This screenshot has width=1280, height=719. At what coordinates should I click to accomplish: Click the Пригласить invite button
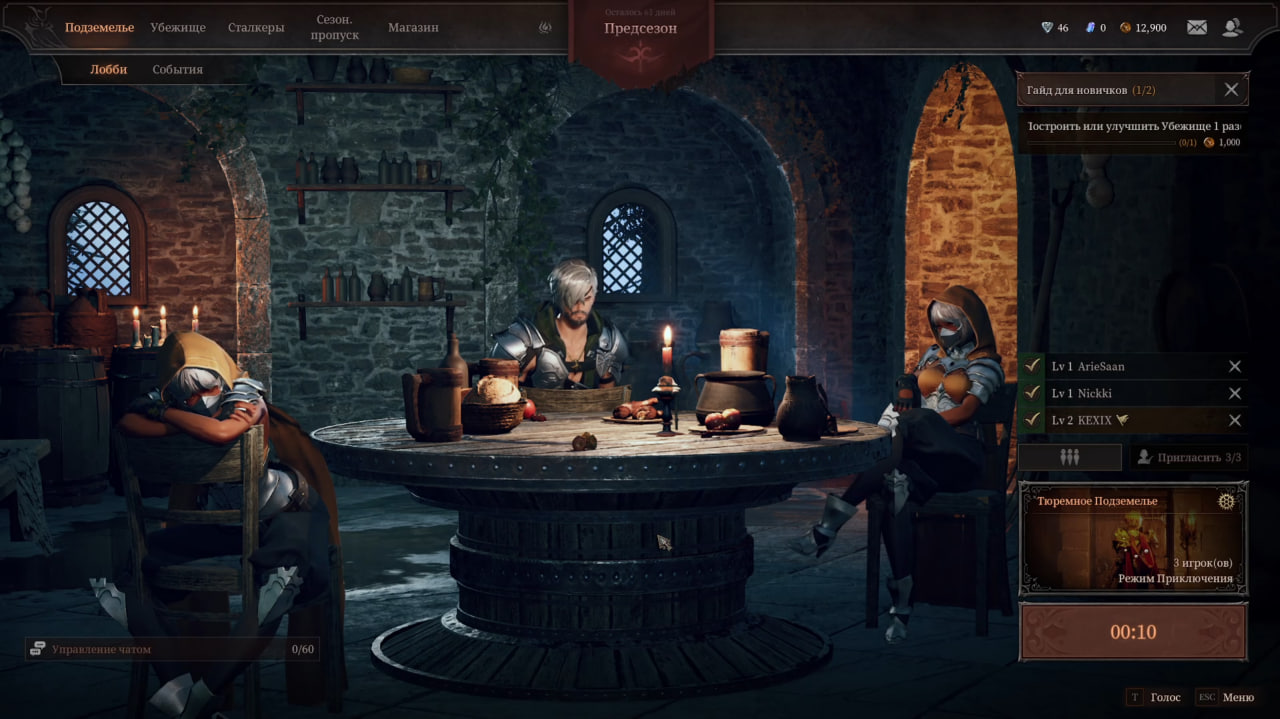click(1190, 457)
